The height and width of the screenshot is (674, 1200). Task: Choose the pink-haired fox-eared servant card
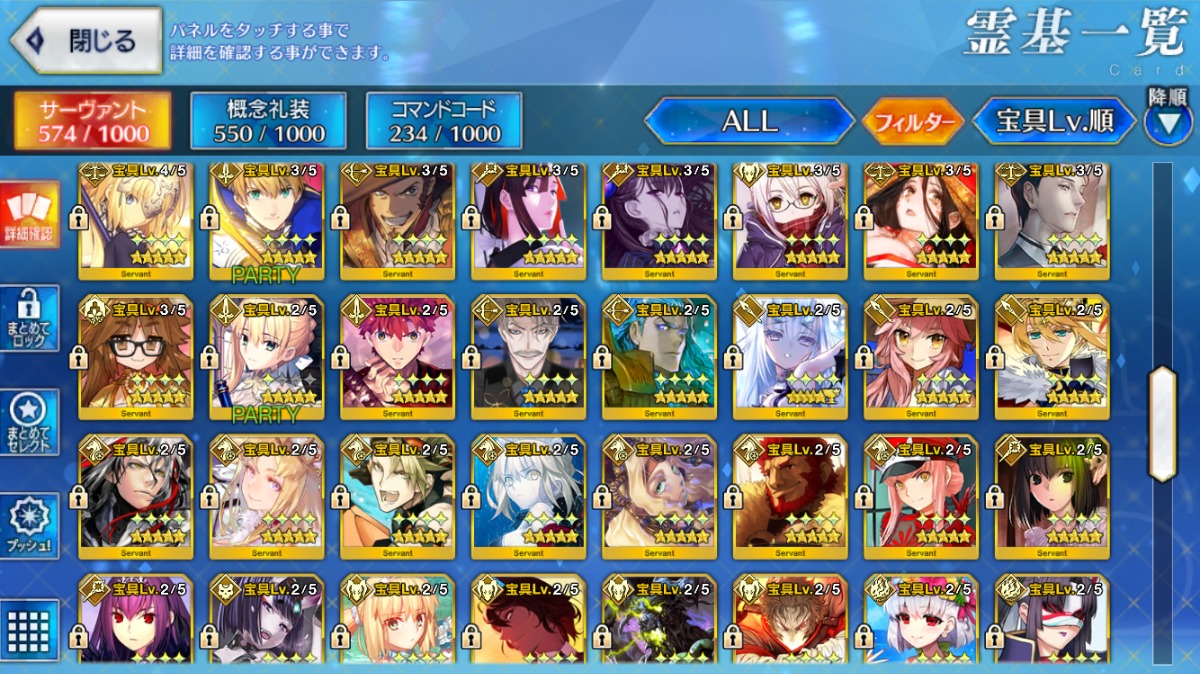coord(921,357)
